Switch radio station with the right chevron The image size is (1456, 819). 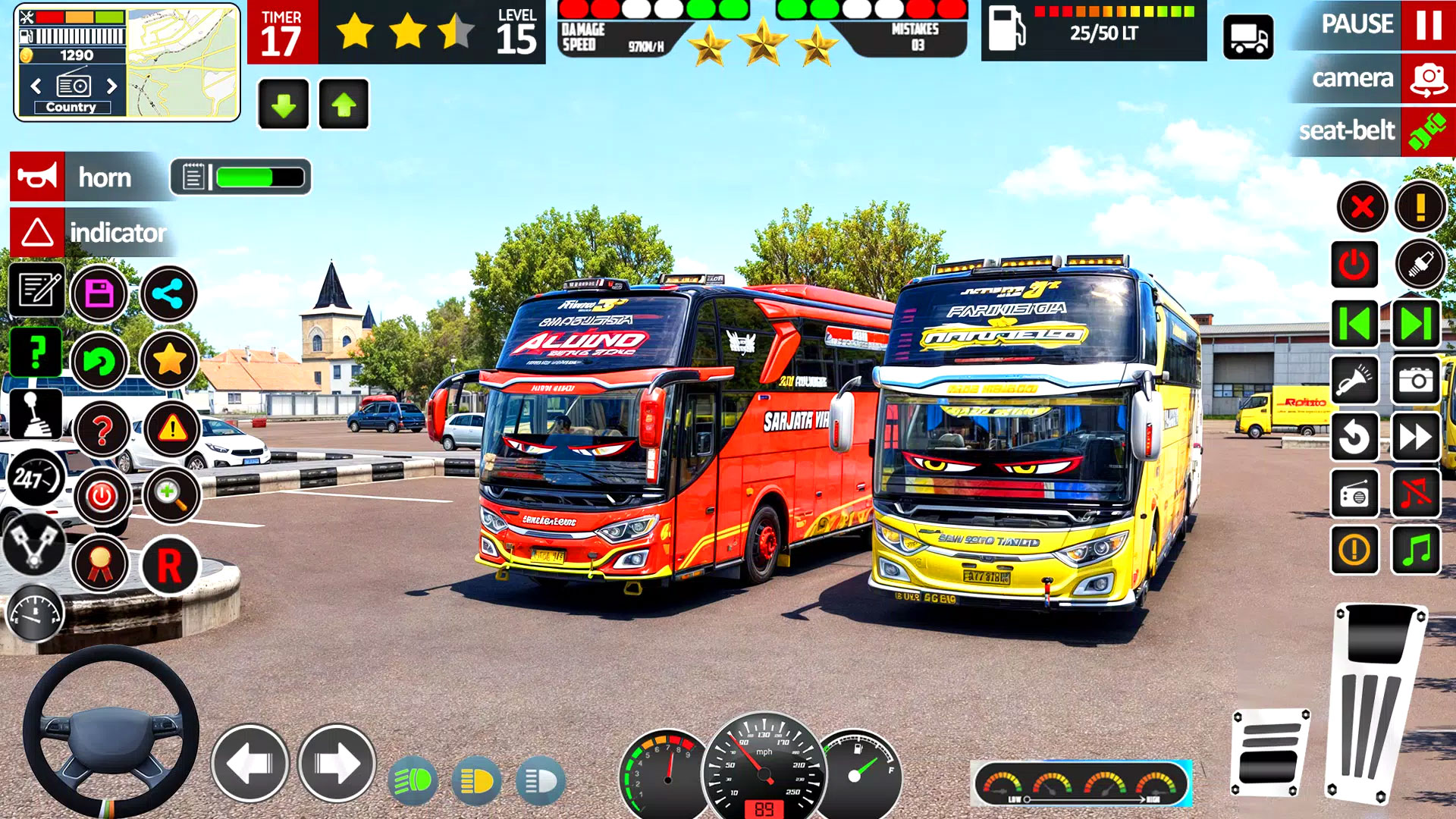(112, 86)
